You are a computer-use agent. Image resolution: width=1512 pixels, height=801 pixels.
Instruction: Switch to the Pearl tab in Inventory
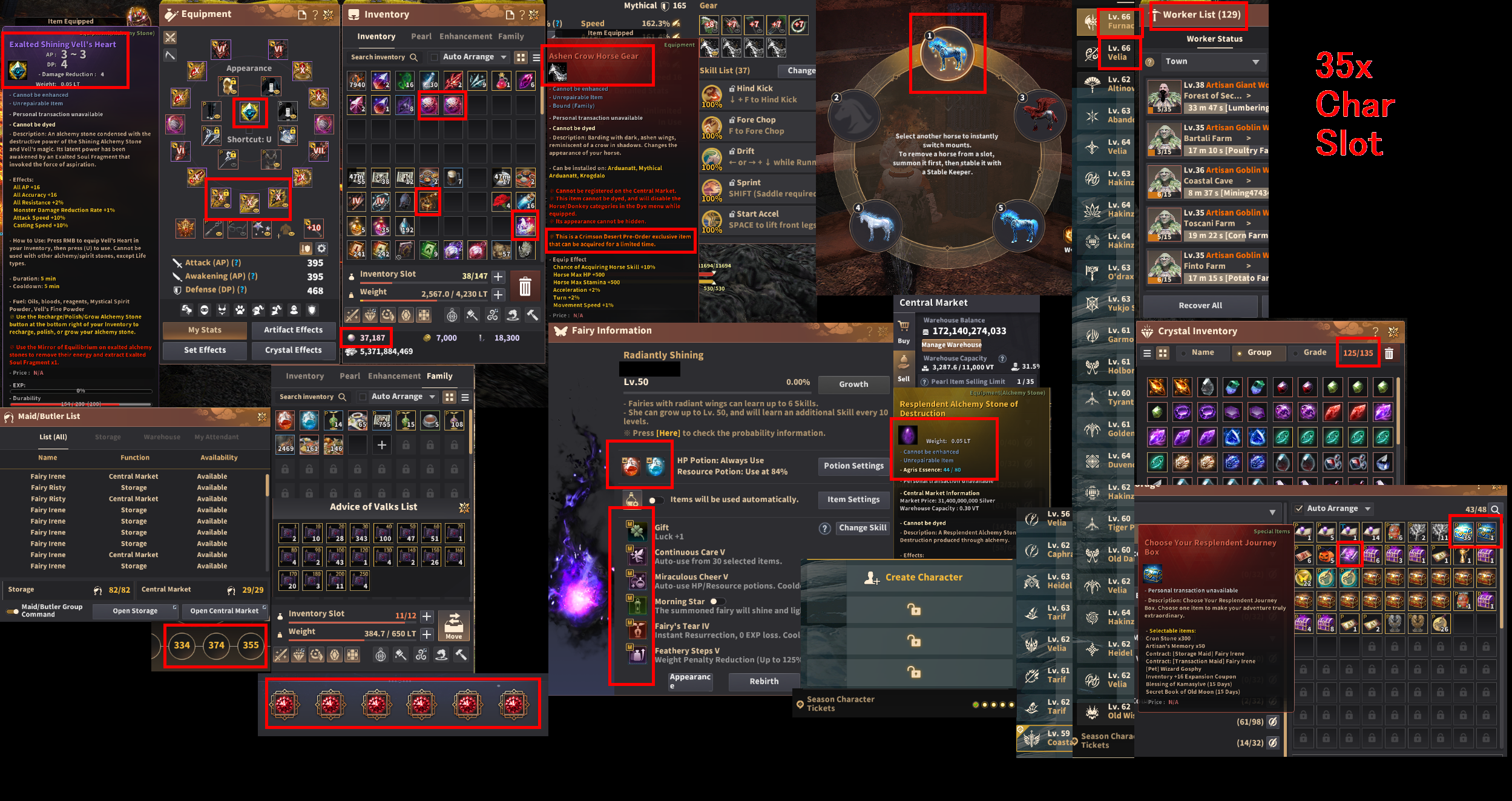click(421, 36)
